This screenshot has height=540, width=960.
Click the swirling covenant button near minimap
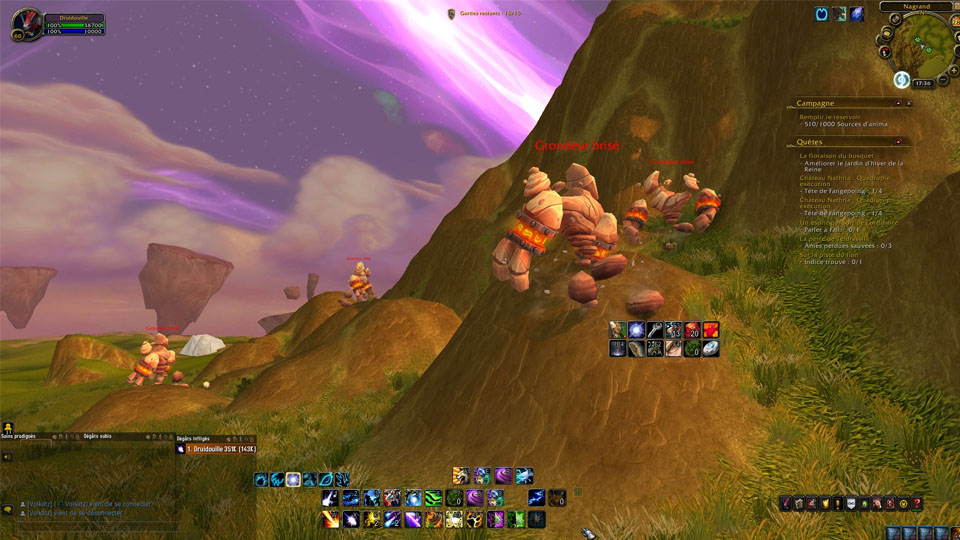pos(901,80)
